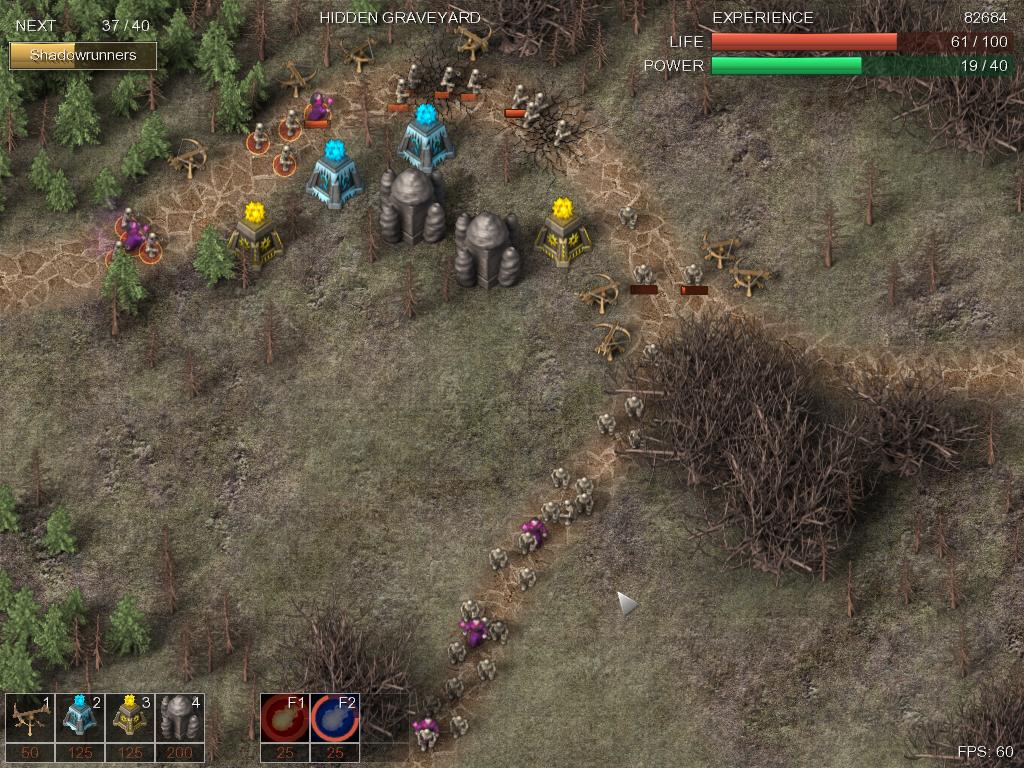1024x768 pixels.
Task: Select the ballista tower build slot
Action: click(x=30, y=718)
